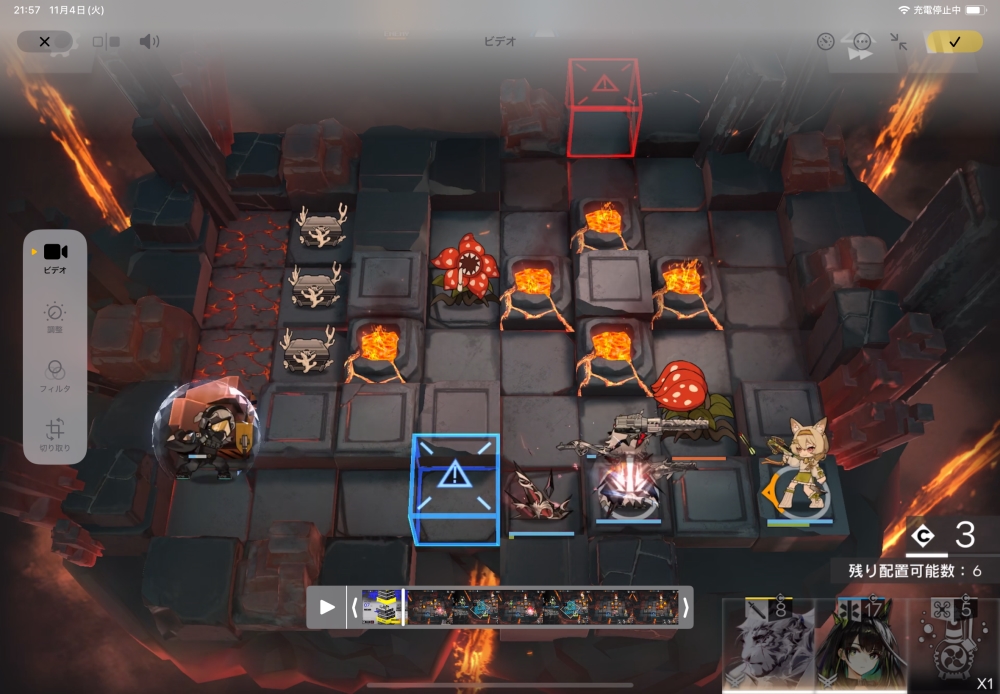Switch to the 切り取り crop tool

tap(55, 435)
